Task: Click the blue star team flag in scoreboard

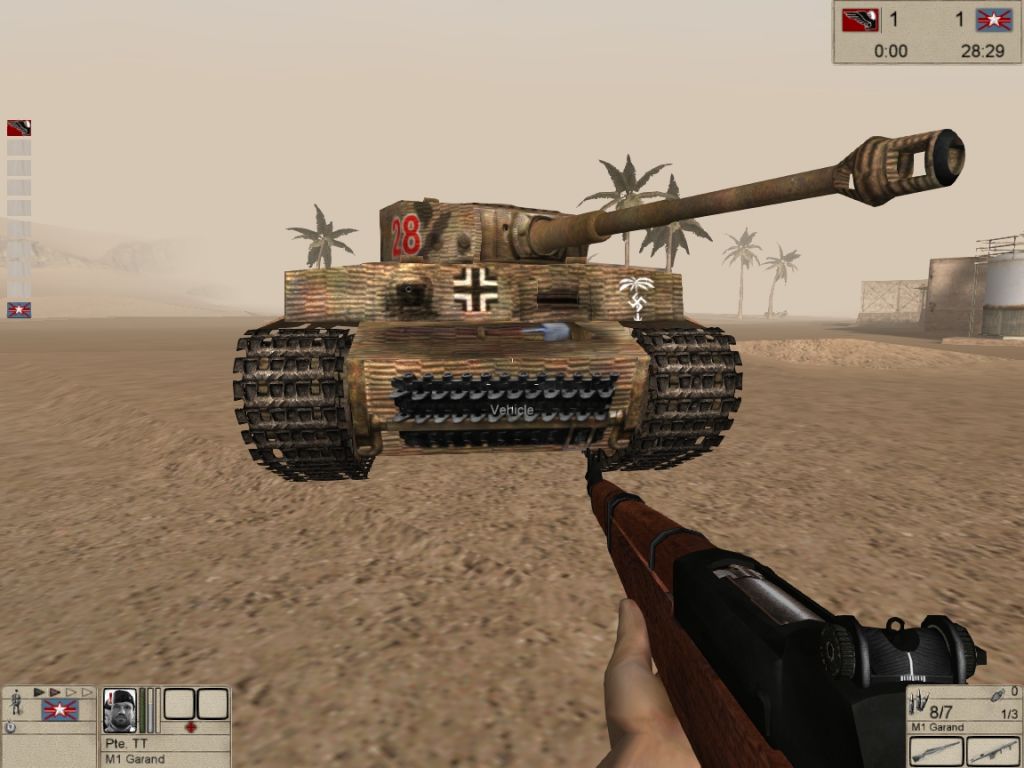Action: 995,19
